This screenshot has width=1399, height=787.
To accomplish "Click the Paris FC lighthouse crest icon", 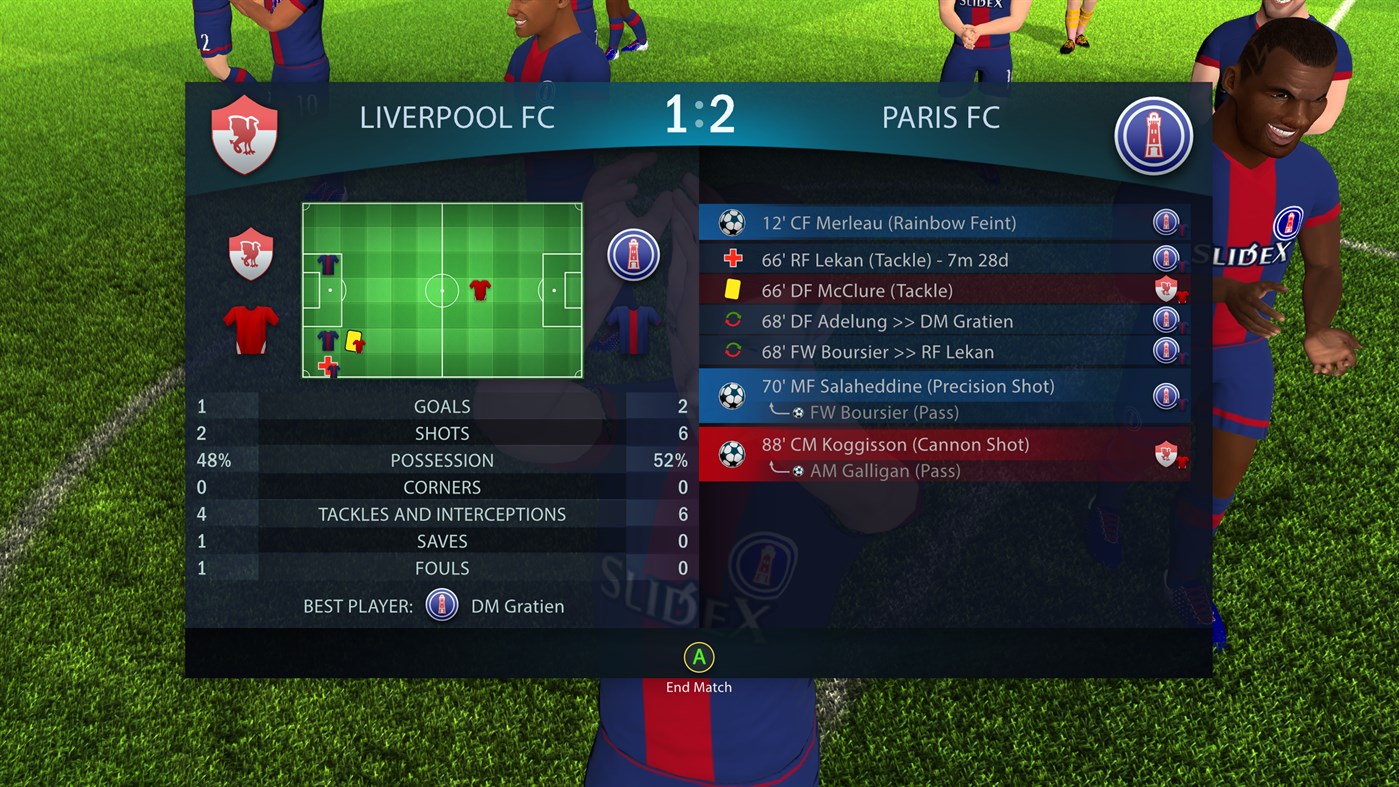I will [1154, 135].
